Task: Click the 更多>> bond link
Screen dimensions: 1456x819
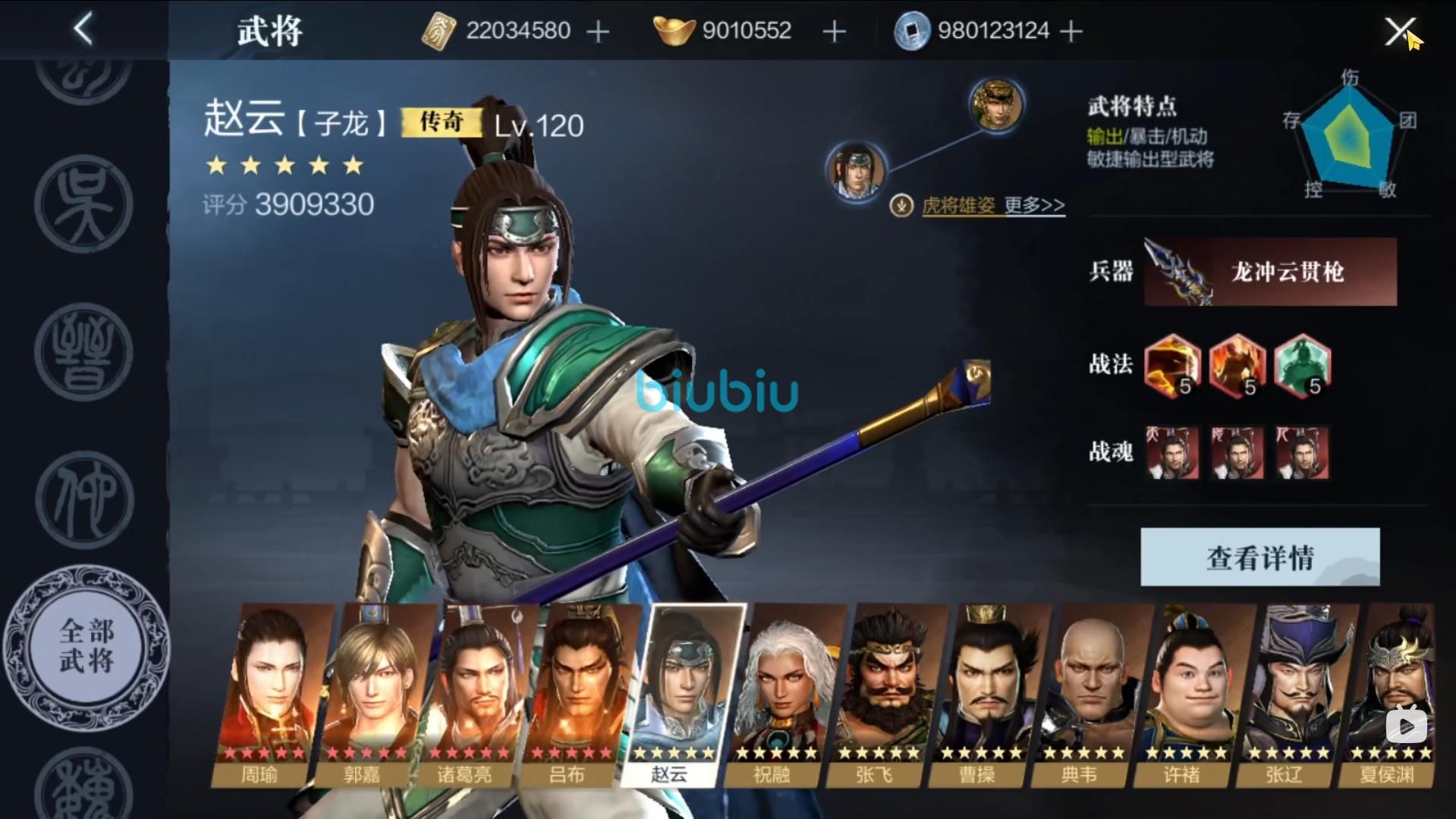Action: [1034, 205]
